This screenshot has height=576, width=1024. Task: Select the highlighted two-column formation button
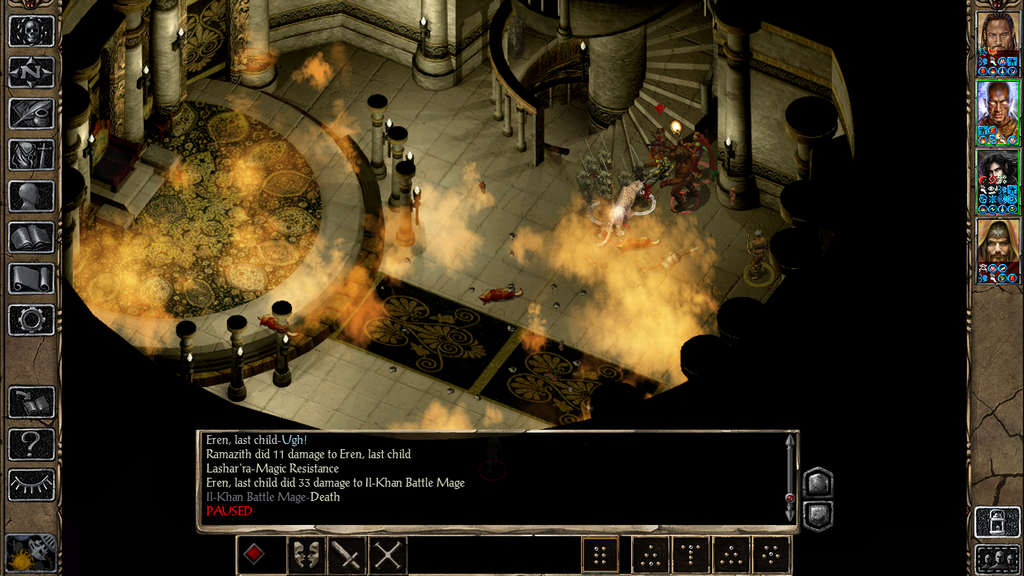tap(600, 555)
